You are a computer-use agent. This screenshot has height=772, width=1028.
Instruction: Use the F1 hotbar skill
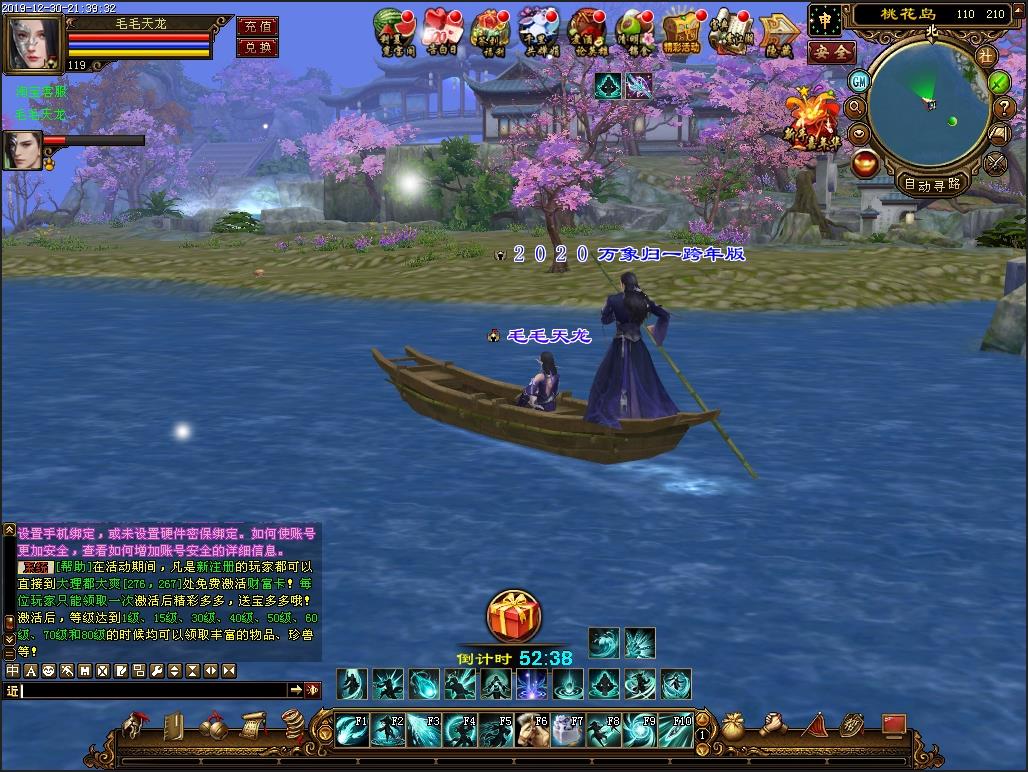point(352,729)
